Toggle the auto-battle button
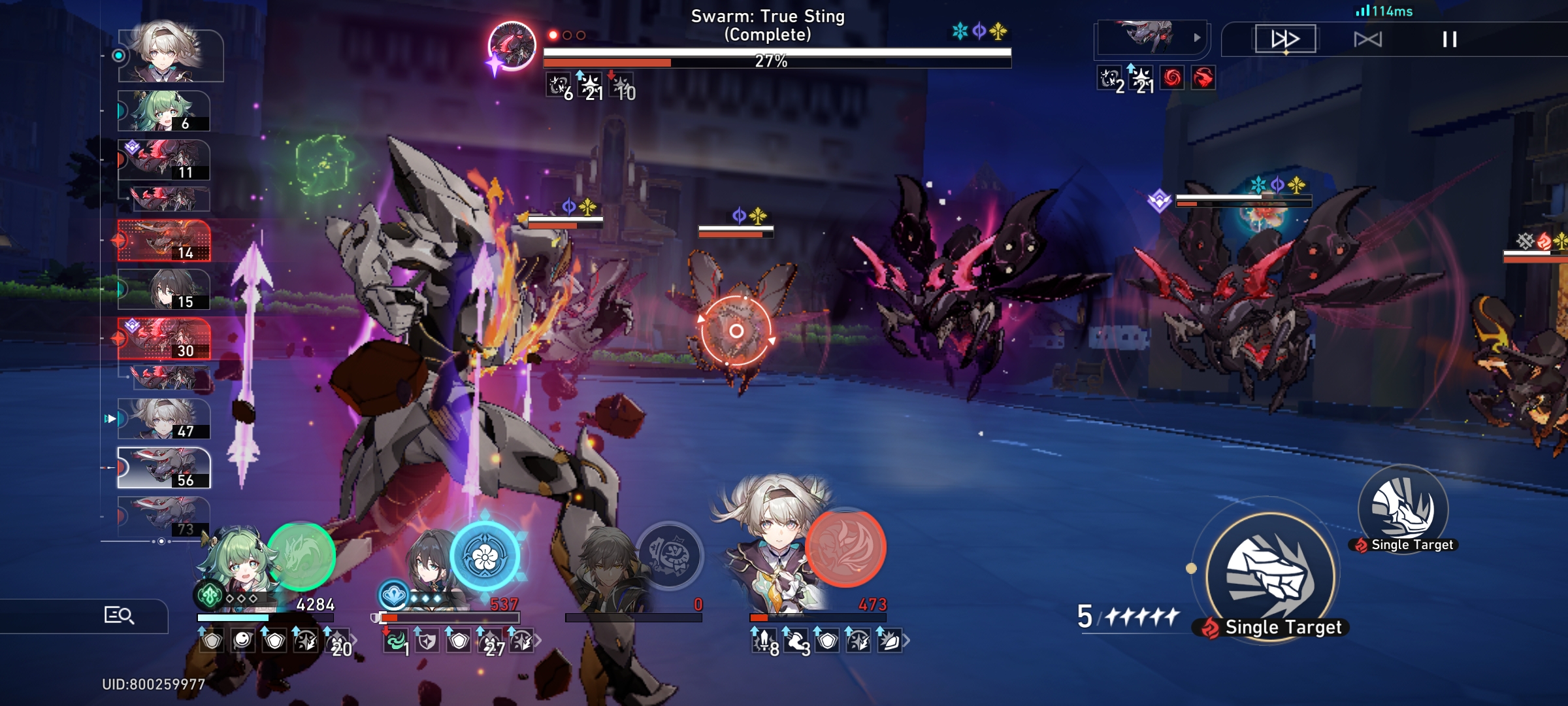Screen dimensions: 1568x706 click(x=1367, y=39)
